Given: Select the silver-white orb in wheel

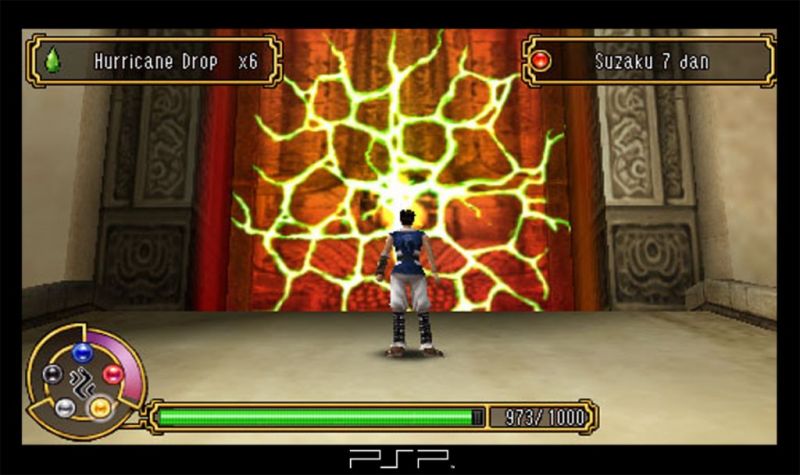Looking at the screenshot, I should (x=65, y=407).
